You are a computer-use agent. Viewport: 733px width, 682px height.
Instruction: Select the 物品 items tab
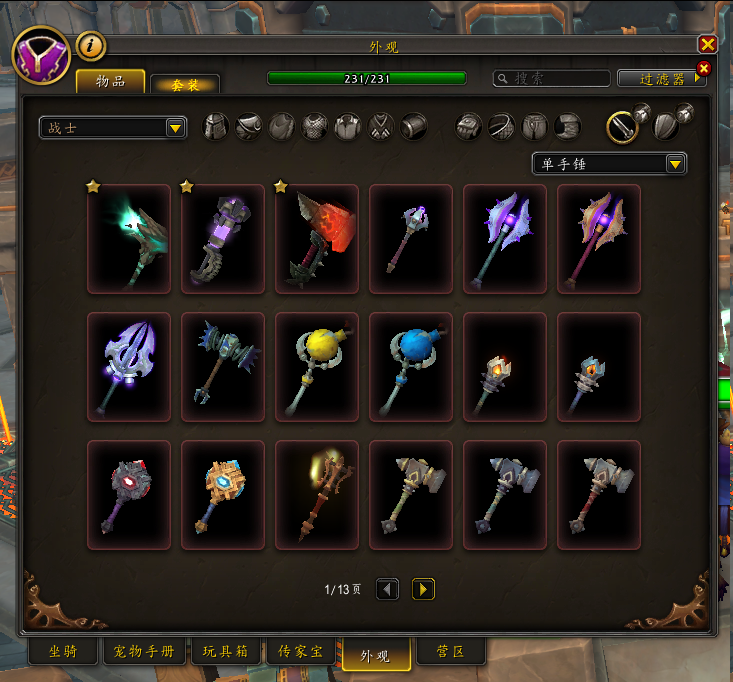tap(110, 81)
